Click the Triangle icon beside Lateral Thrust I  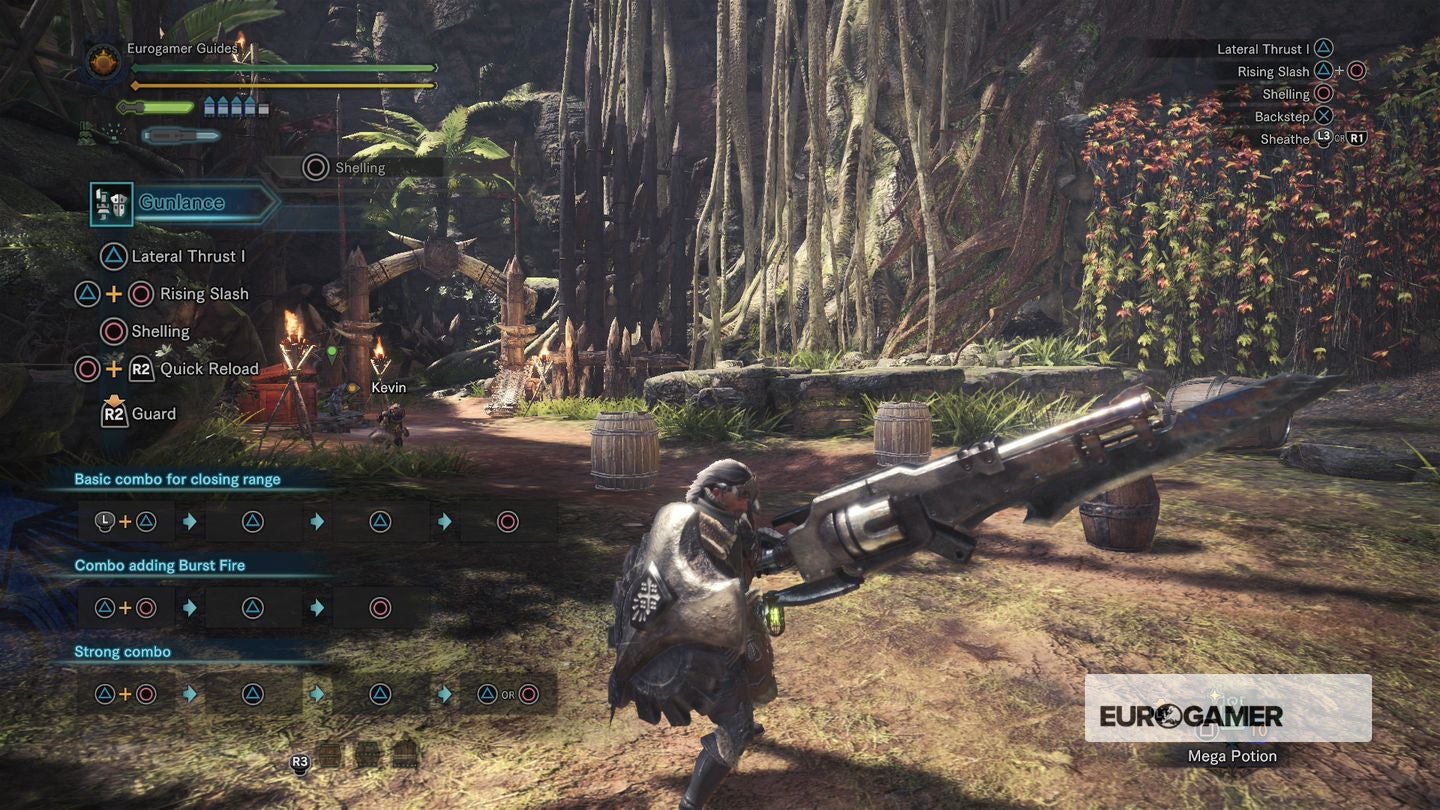112,256
